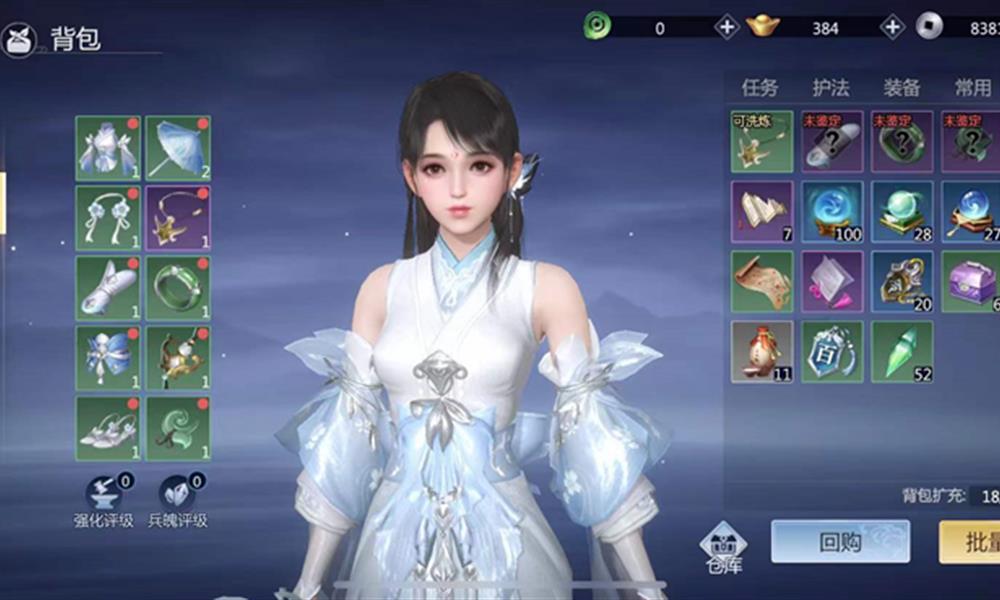Add green jade currency with plus button
Viewport: 1000px width, 600px height.
tap(727, 27)
